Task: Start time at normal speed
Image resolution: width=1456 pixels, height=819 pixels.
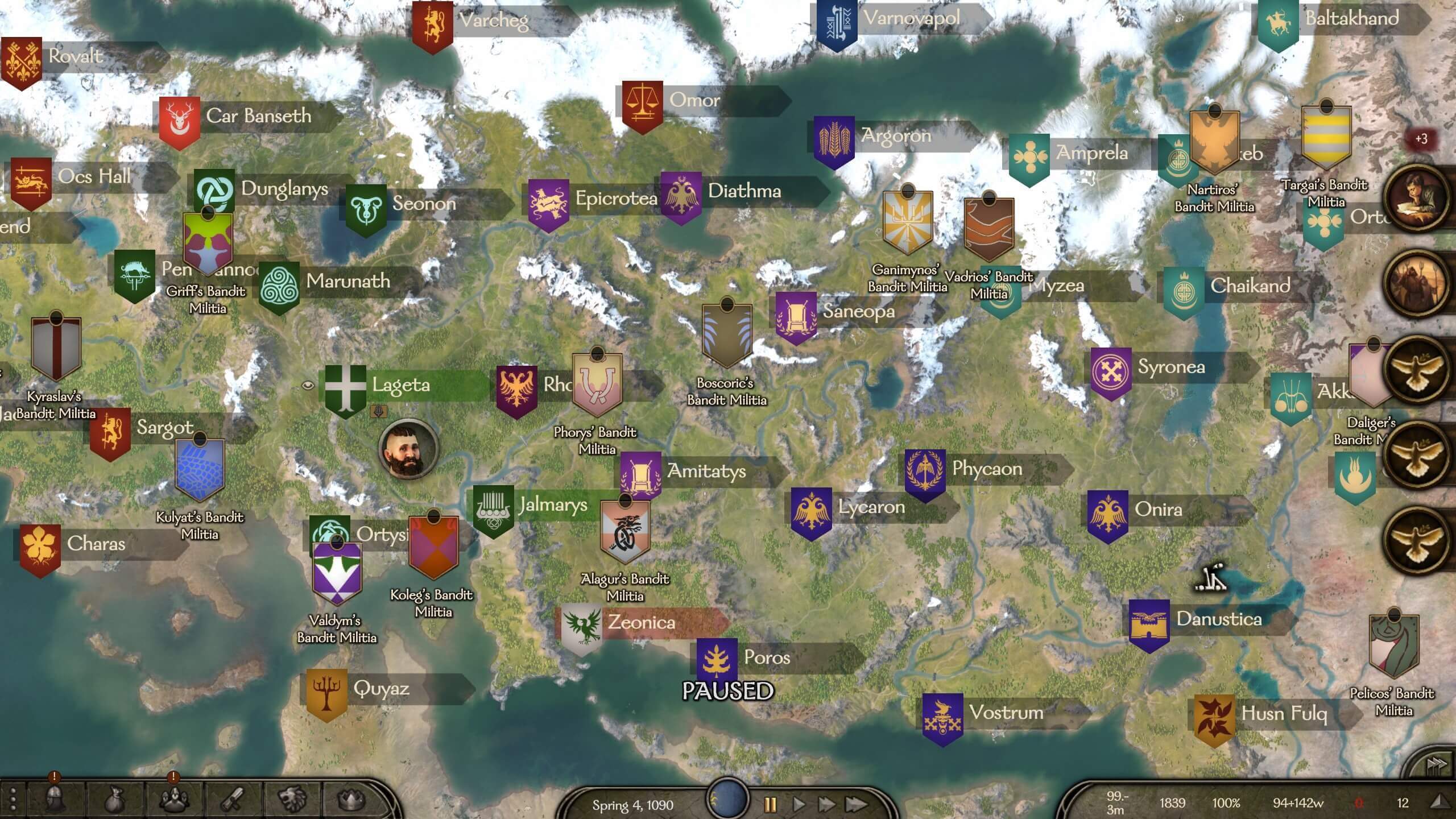Action: [x=799, y=804]
